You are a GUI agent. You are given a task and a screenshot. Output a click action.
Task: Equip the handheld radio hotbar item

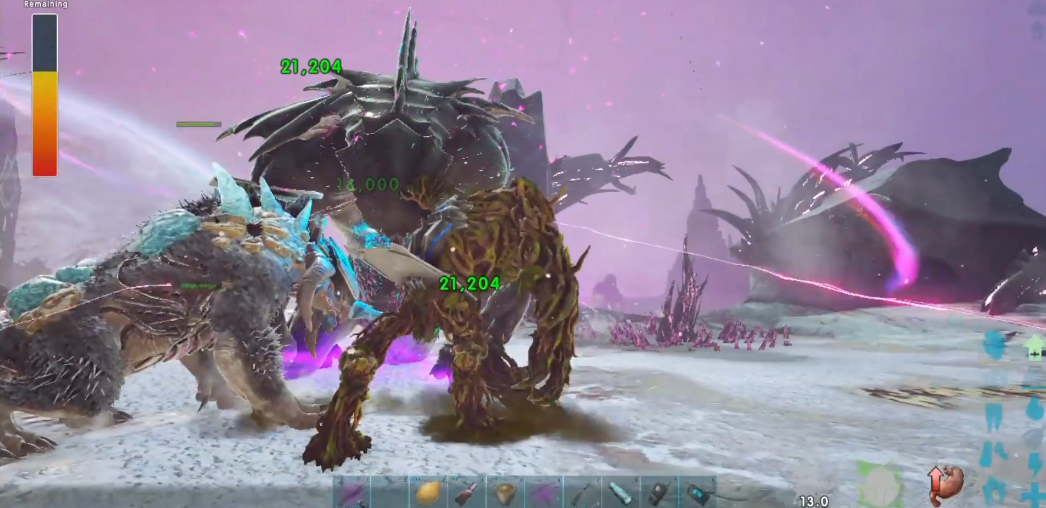[658, 492]
